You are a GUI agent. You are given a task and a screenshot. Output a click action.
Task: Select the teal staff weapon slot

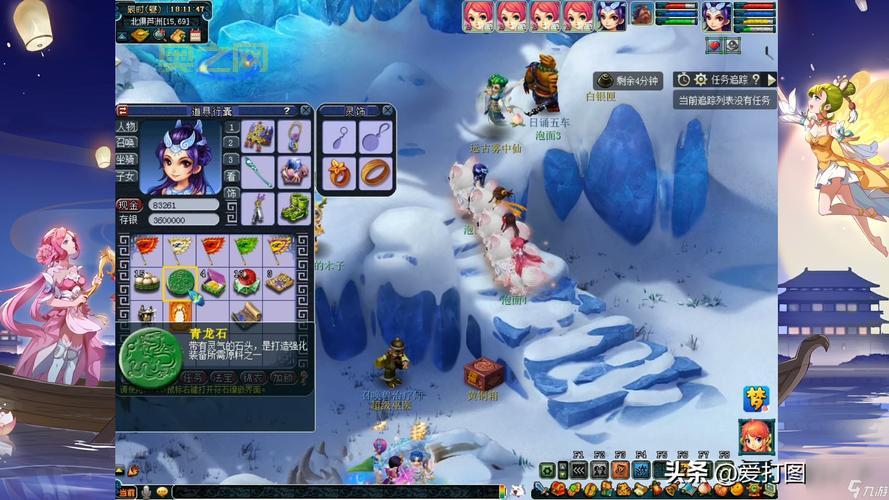point(260,170)
